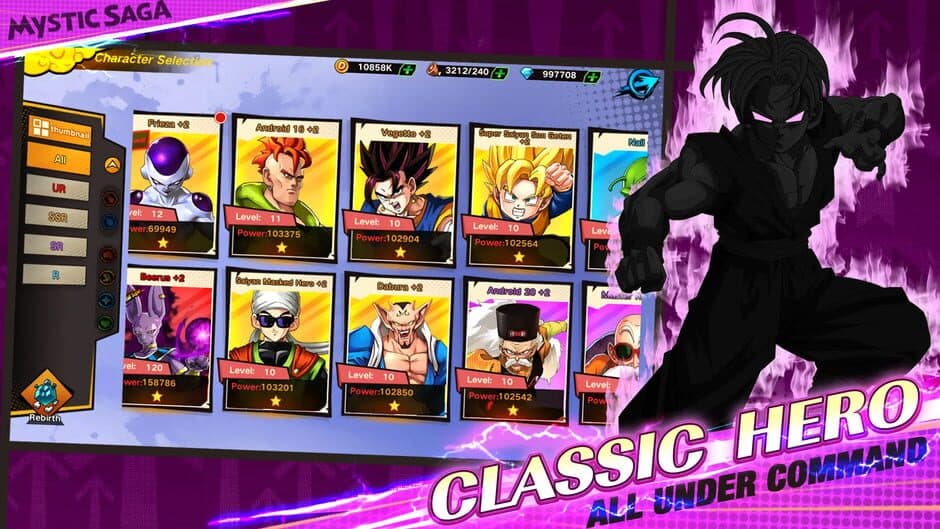Select the Saiyan Masked Hero card
The height and width of the screenshot is (529, 940).
[281, 341]
